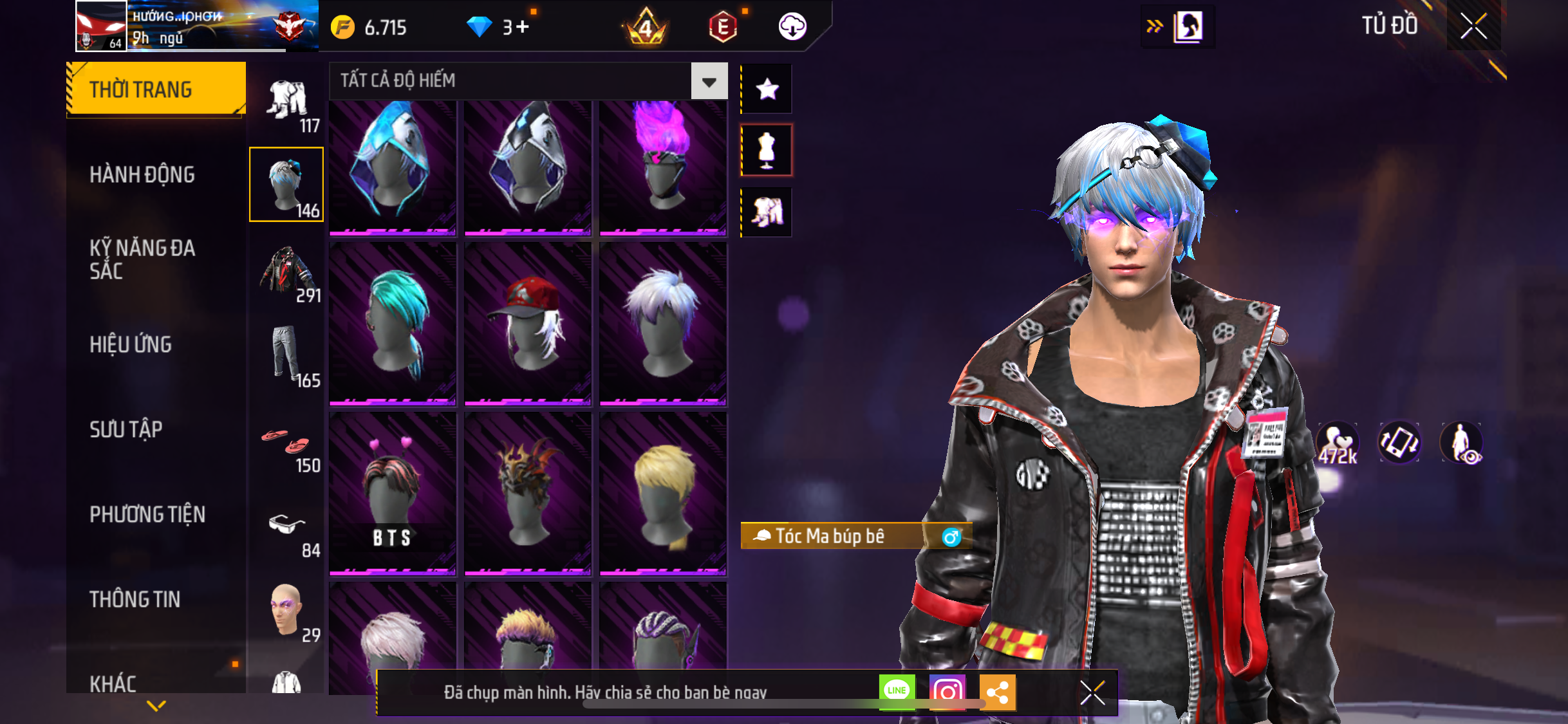Share the screenshot to Instagram
The image size is (1568, 724).
click(947, 692)
